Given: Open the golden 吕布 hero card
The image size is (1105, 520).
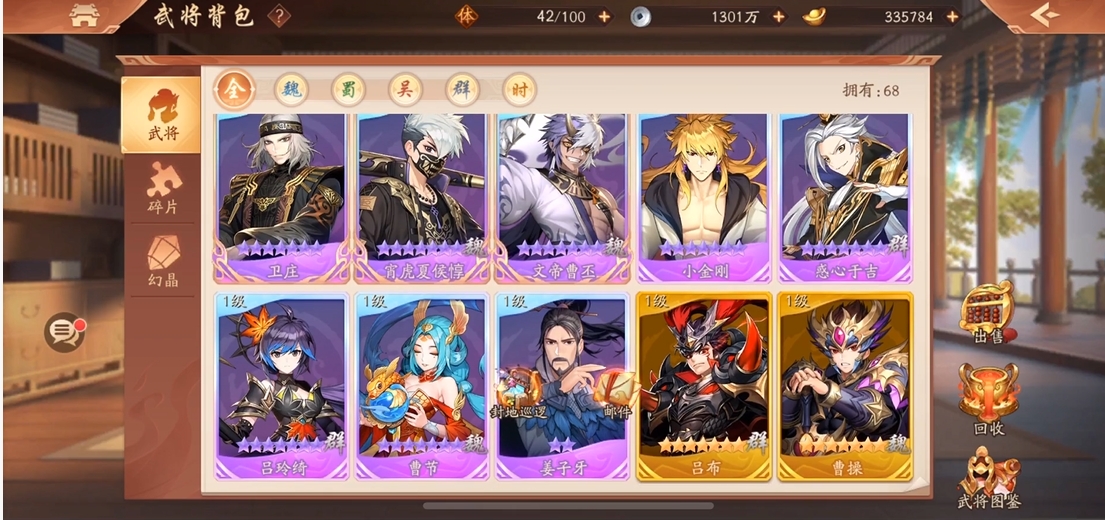Looking at the screenshot, I should coord(703,385).
